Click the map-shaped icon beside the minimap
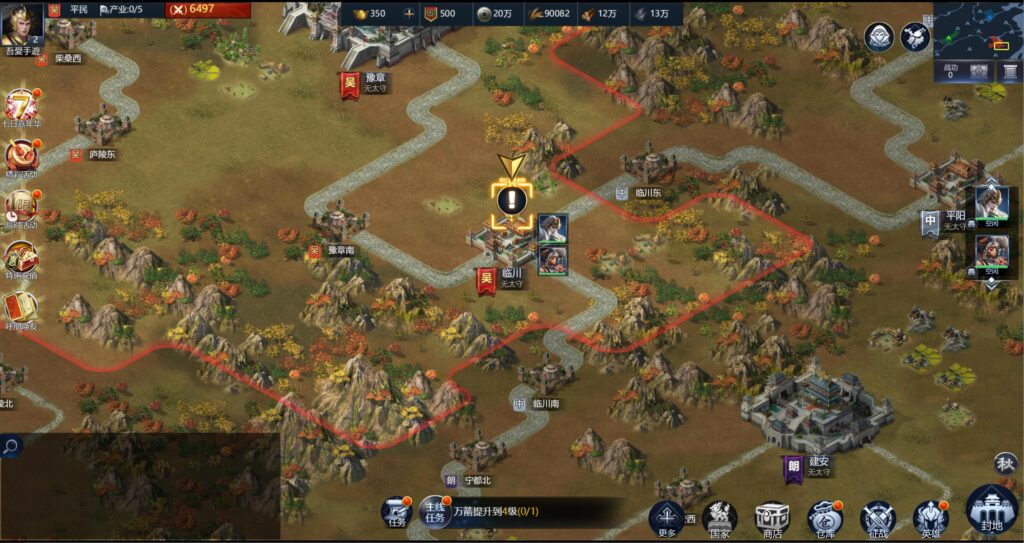The image size is (1024, 543). tap(915, 37)
